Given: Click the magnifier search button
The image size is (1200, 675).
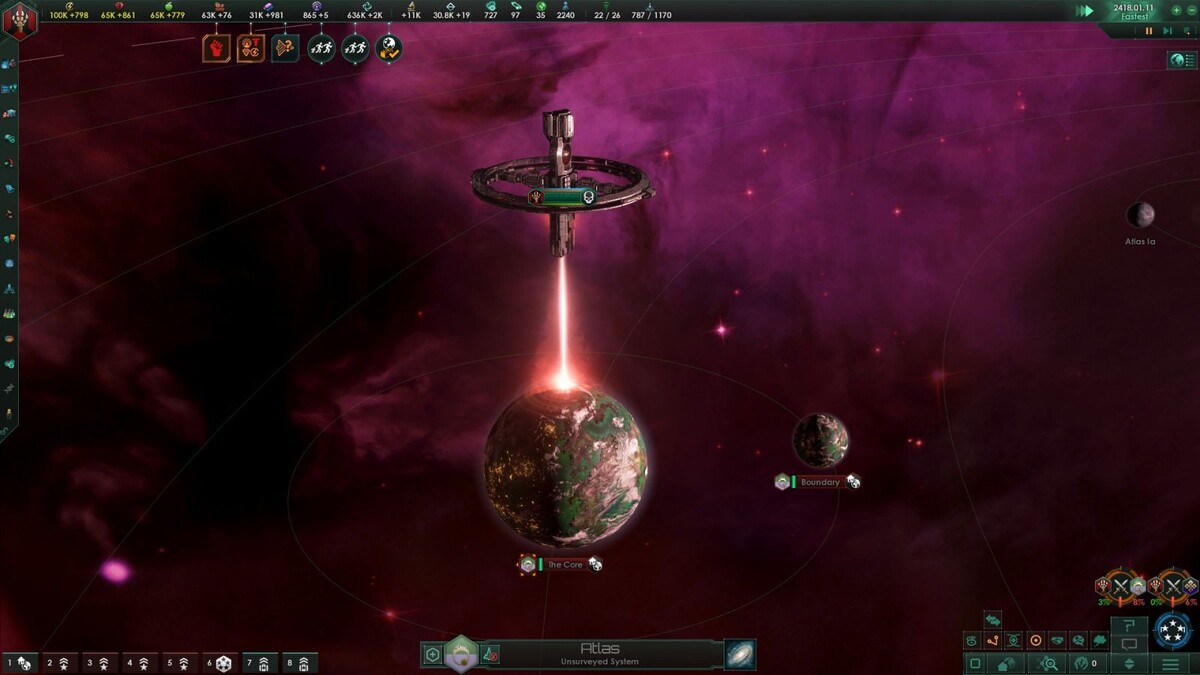Looking at the screenshot, I should coord(1049,663).
